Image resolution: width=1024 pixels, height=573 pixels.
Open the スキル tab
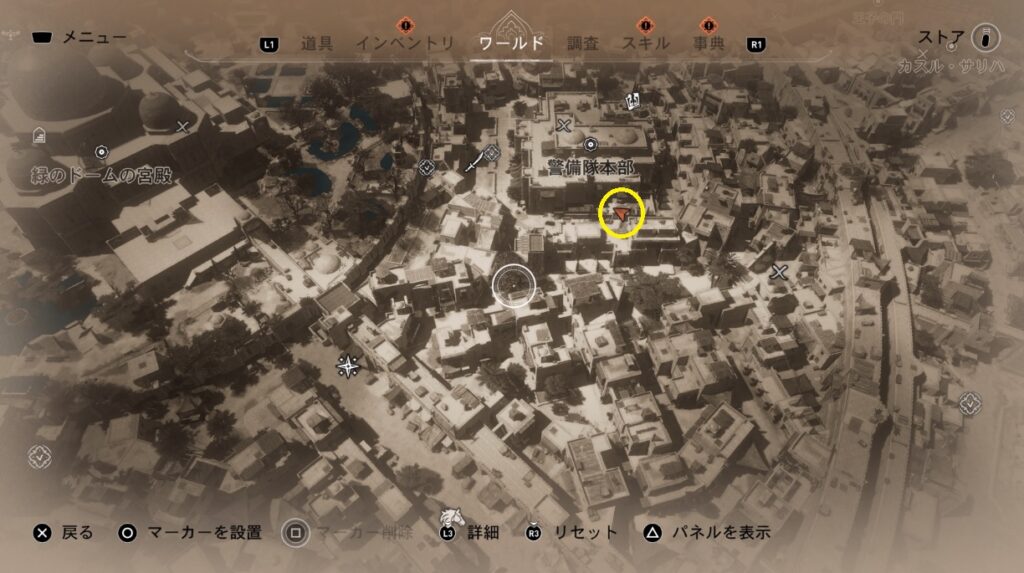coord(645,43)
